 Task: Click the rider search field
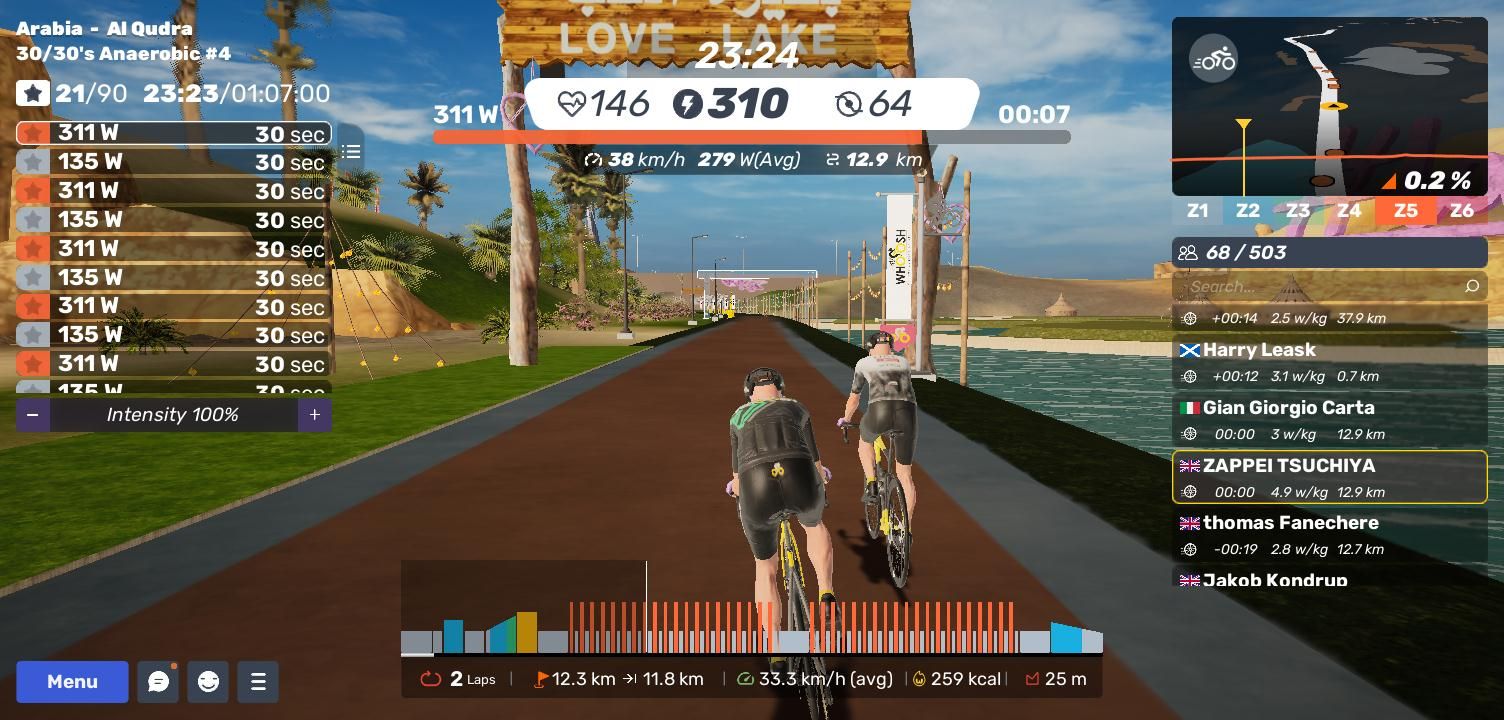pyautogui.click(x=1320, y=287)
